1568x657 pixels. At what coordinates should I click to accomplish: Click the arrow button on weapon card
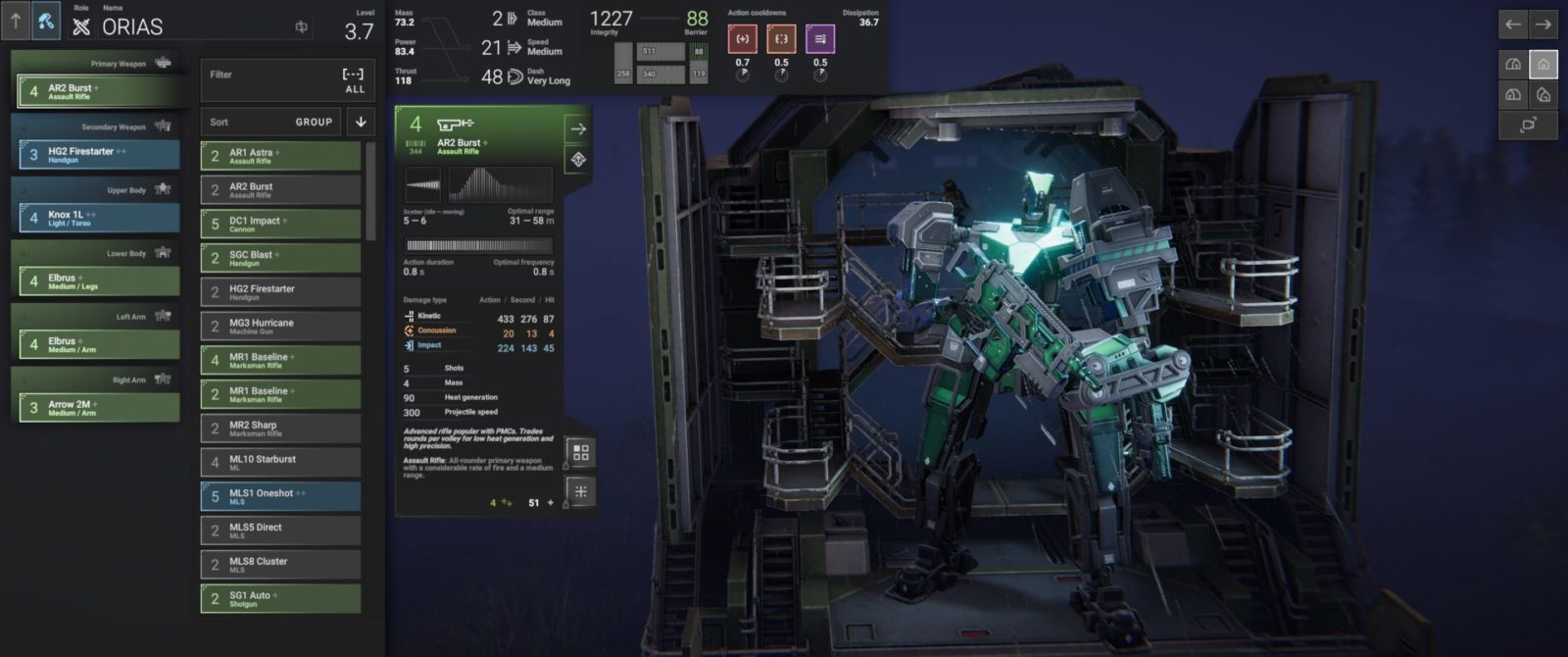[578, 128]
